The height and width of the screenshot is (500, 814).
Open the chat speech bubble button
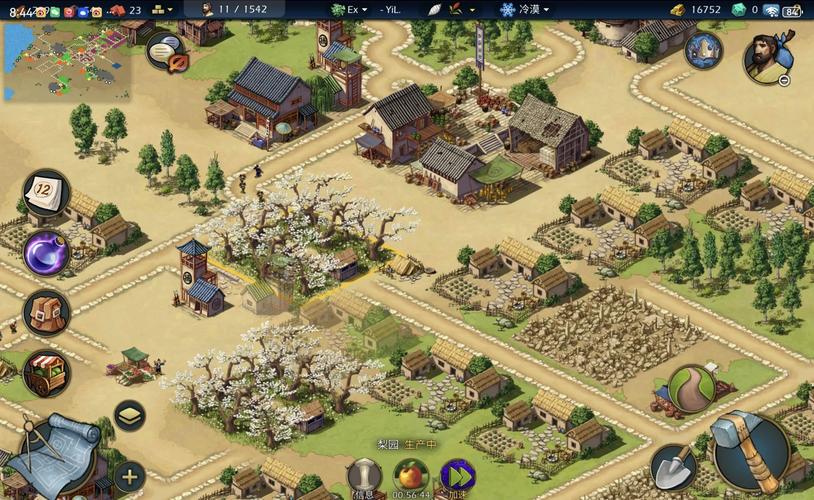tap(166, 51)
